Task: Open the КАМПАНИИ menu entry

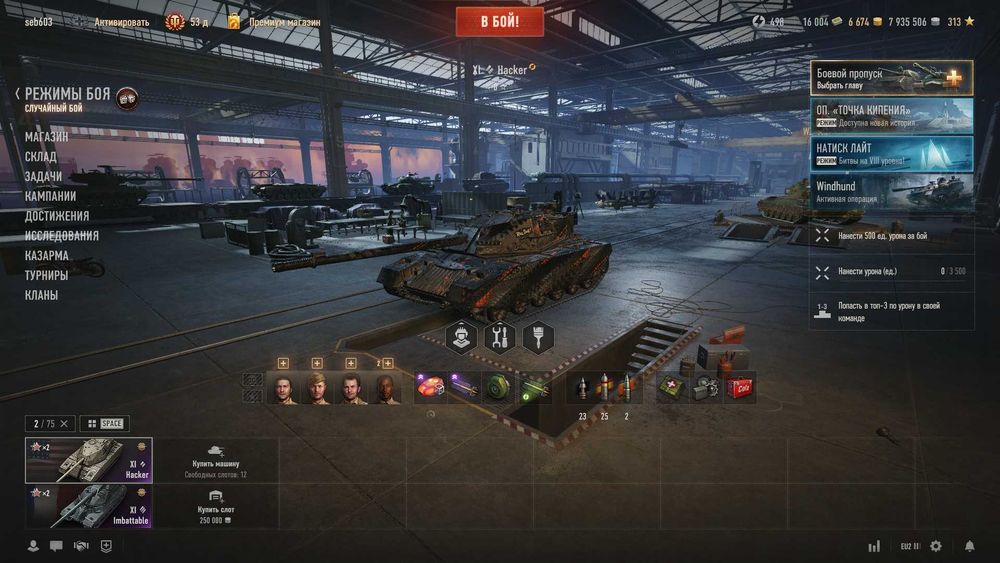Action: [x=51, y=196]
